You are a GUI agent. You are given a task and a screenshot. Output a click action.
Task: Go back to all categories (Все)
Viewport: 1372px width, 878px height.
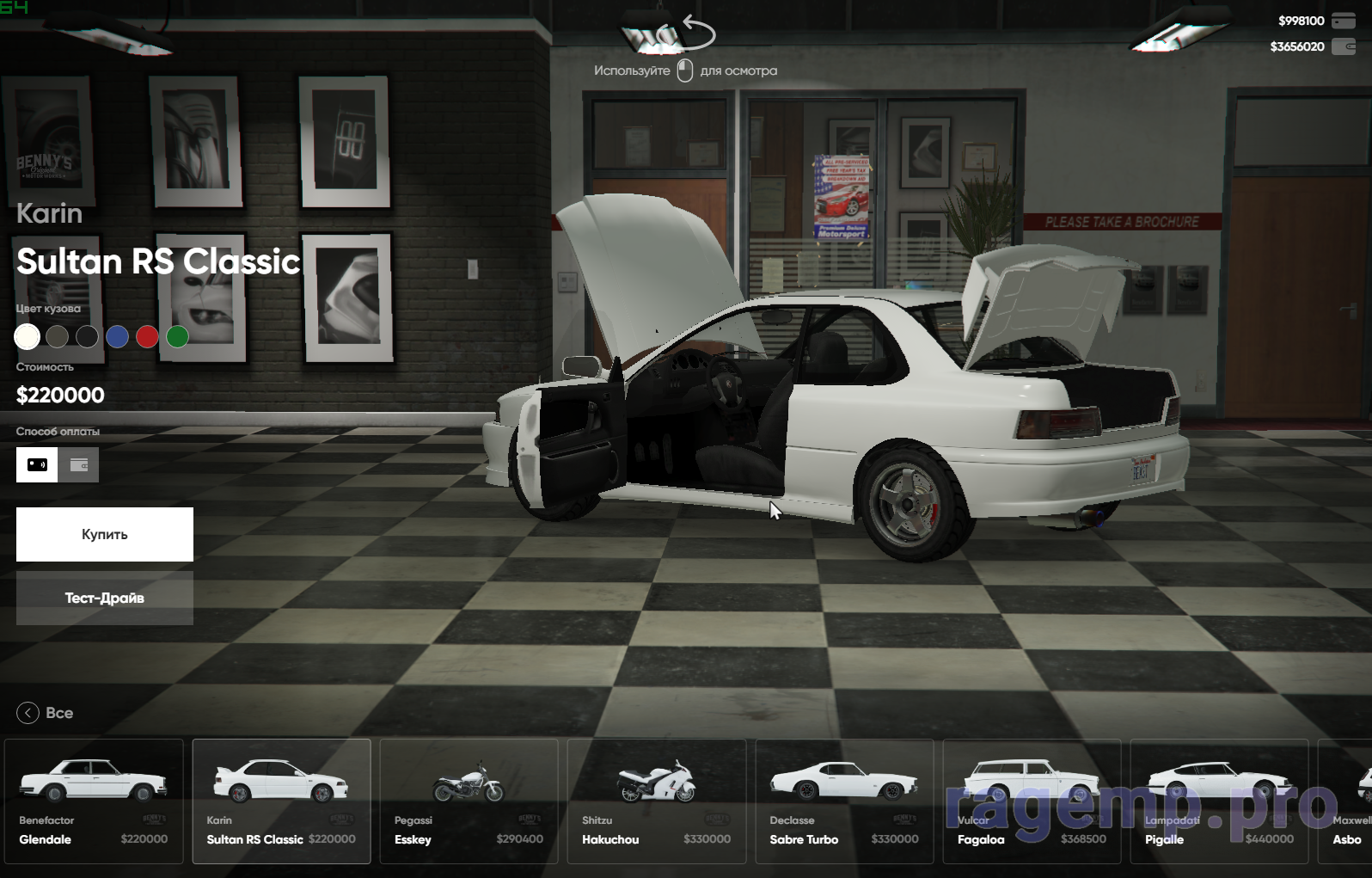45,713
